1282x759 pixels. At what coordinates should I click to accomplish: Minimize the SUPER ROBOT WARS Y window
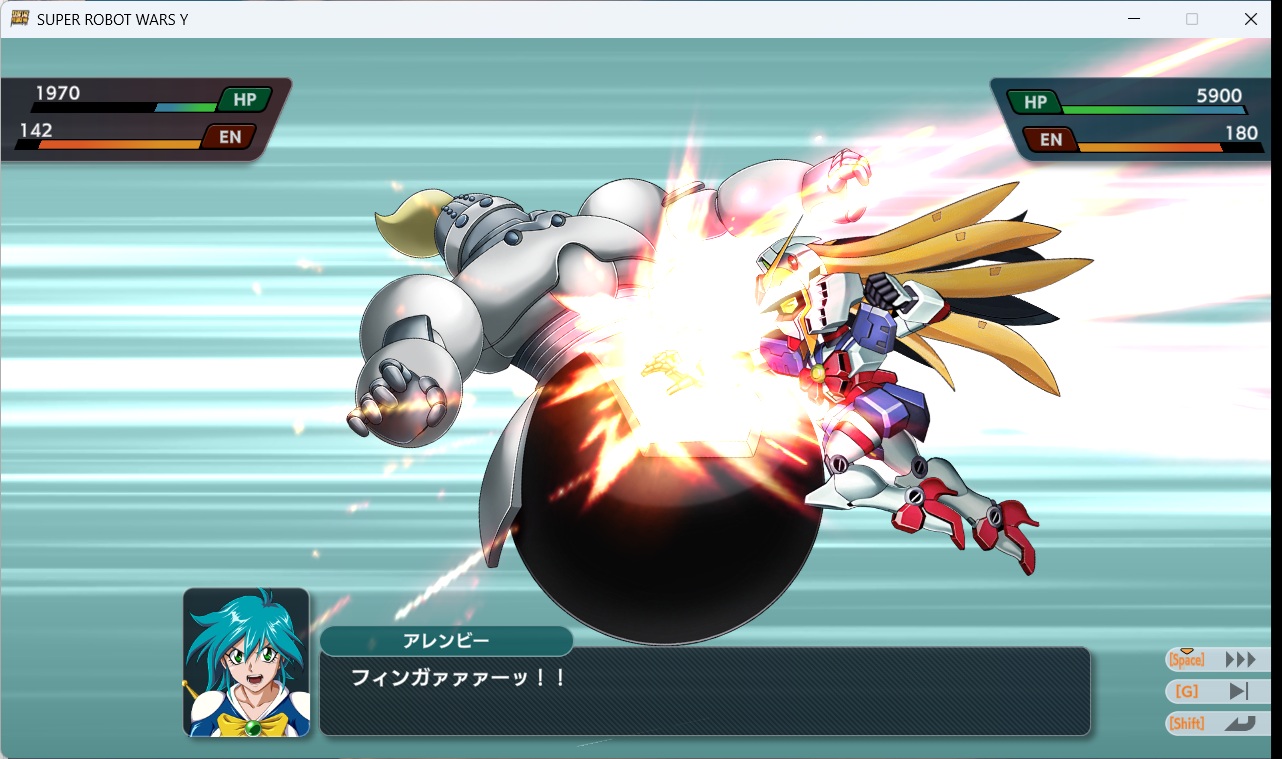coord(1134,18)
